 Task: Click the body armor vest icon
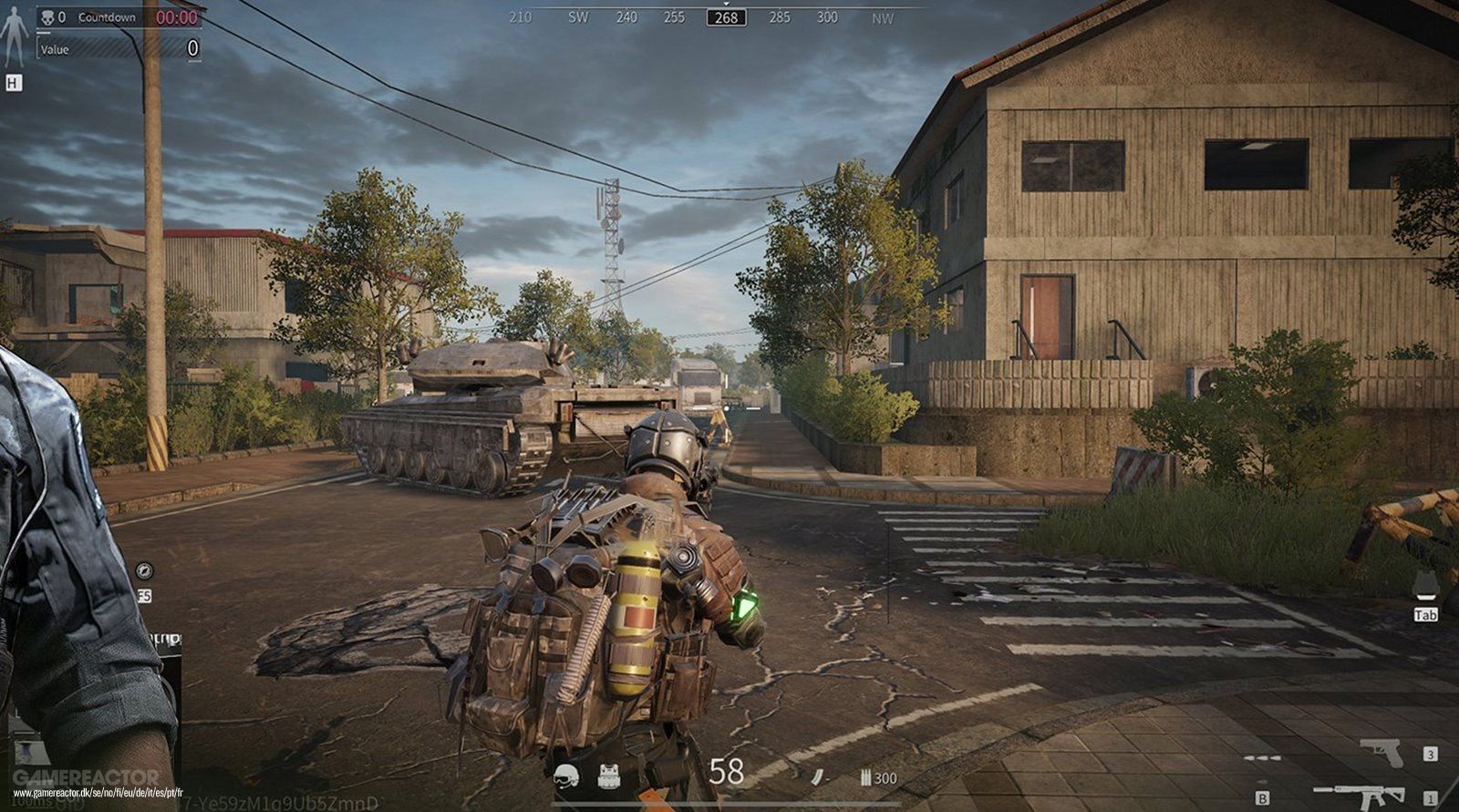(x=609, y=776)
